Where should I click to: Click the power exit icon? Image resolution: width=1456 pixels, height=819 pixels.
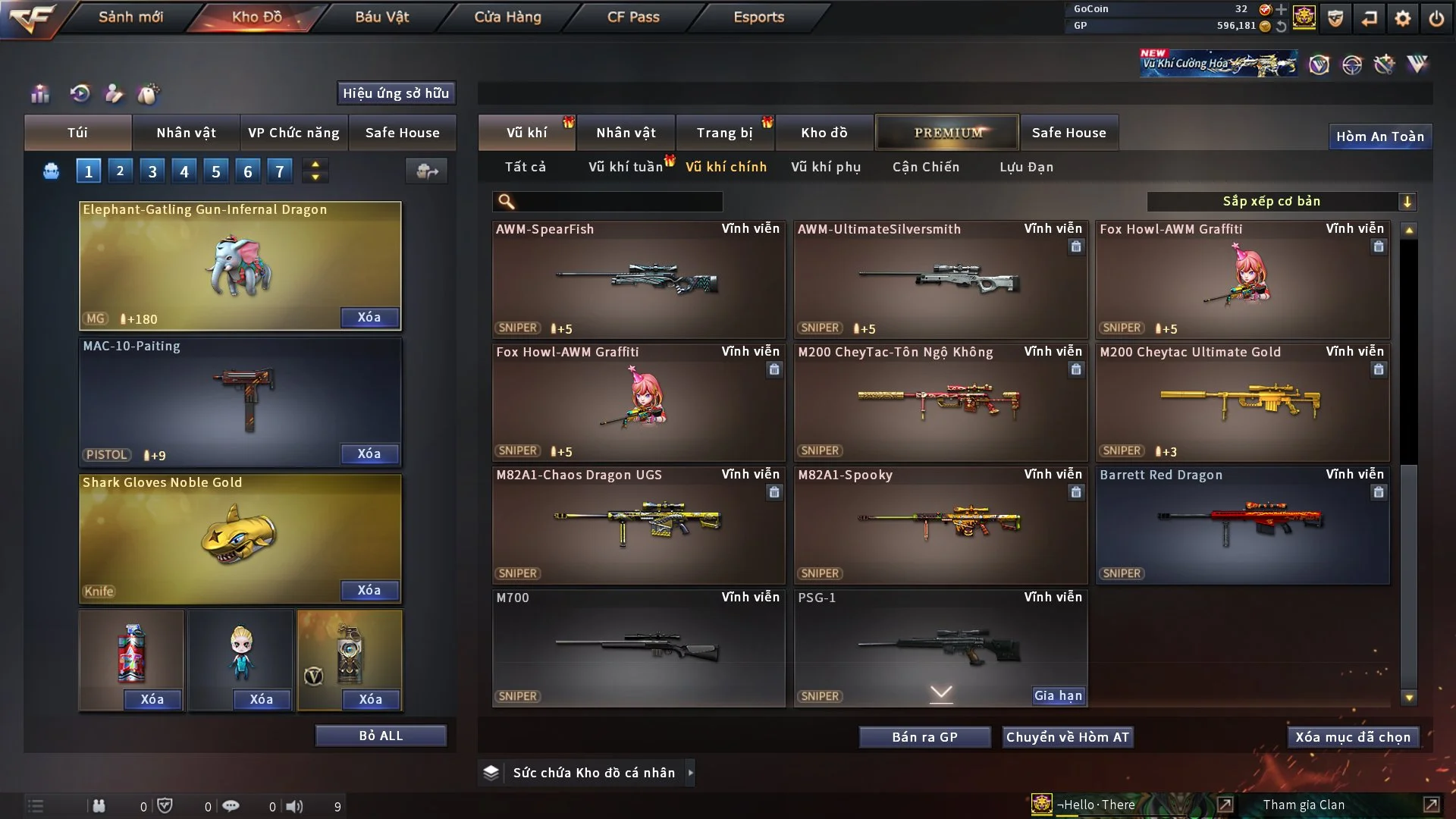[1436, 18]
